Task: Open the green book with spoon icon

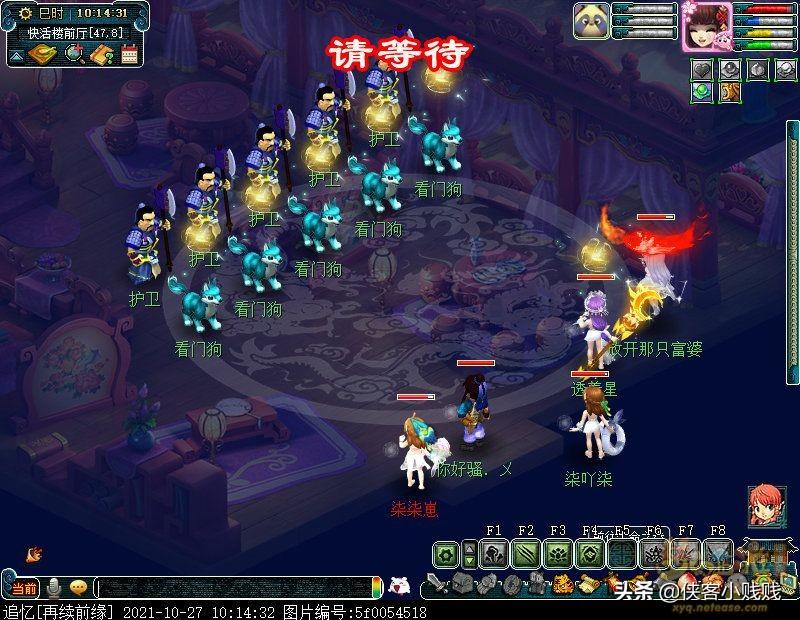Action: click(x=43, y=54)
